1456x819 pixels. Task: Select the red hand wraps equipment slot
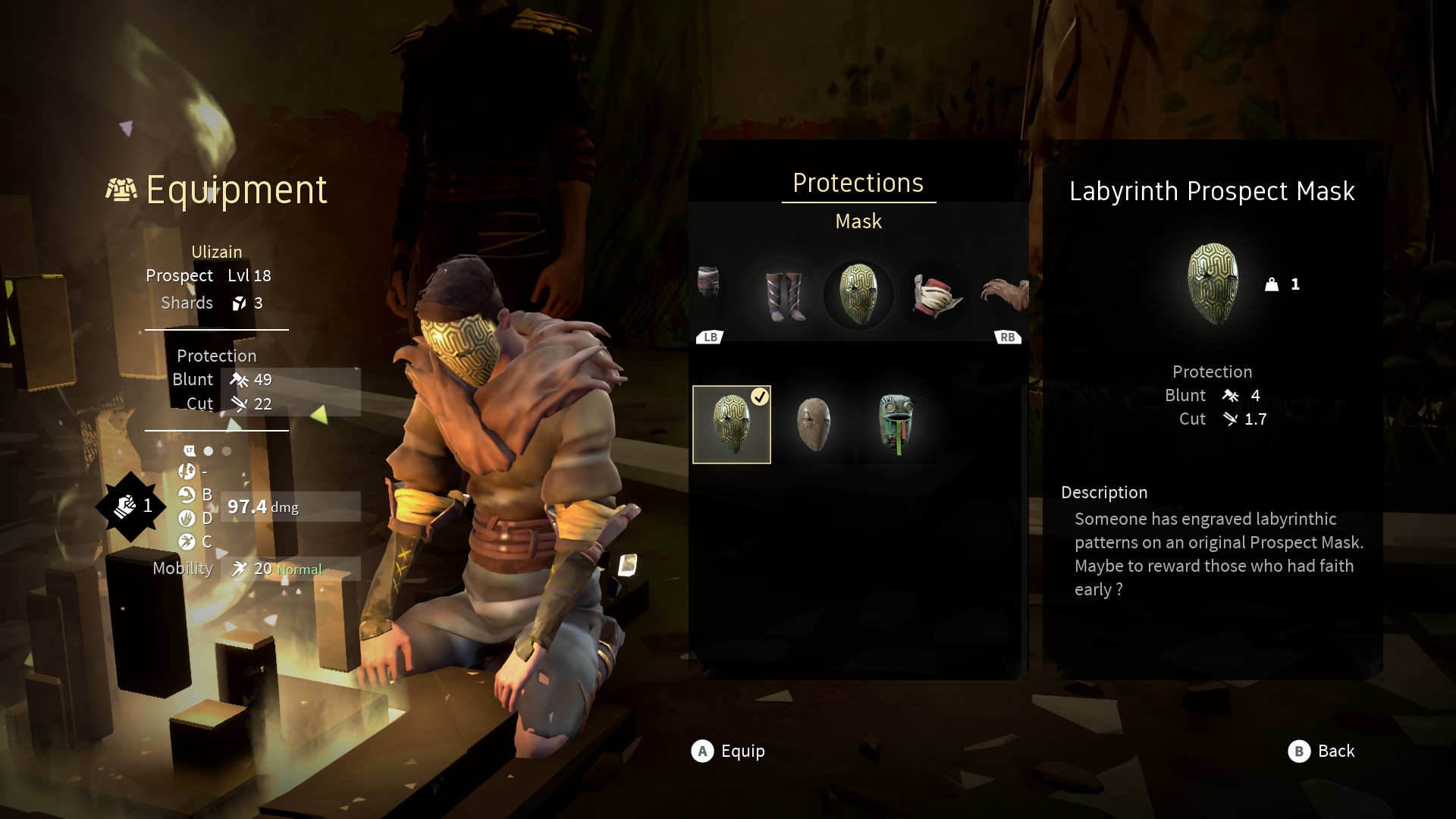click(x=934, y=295)
